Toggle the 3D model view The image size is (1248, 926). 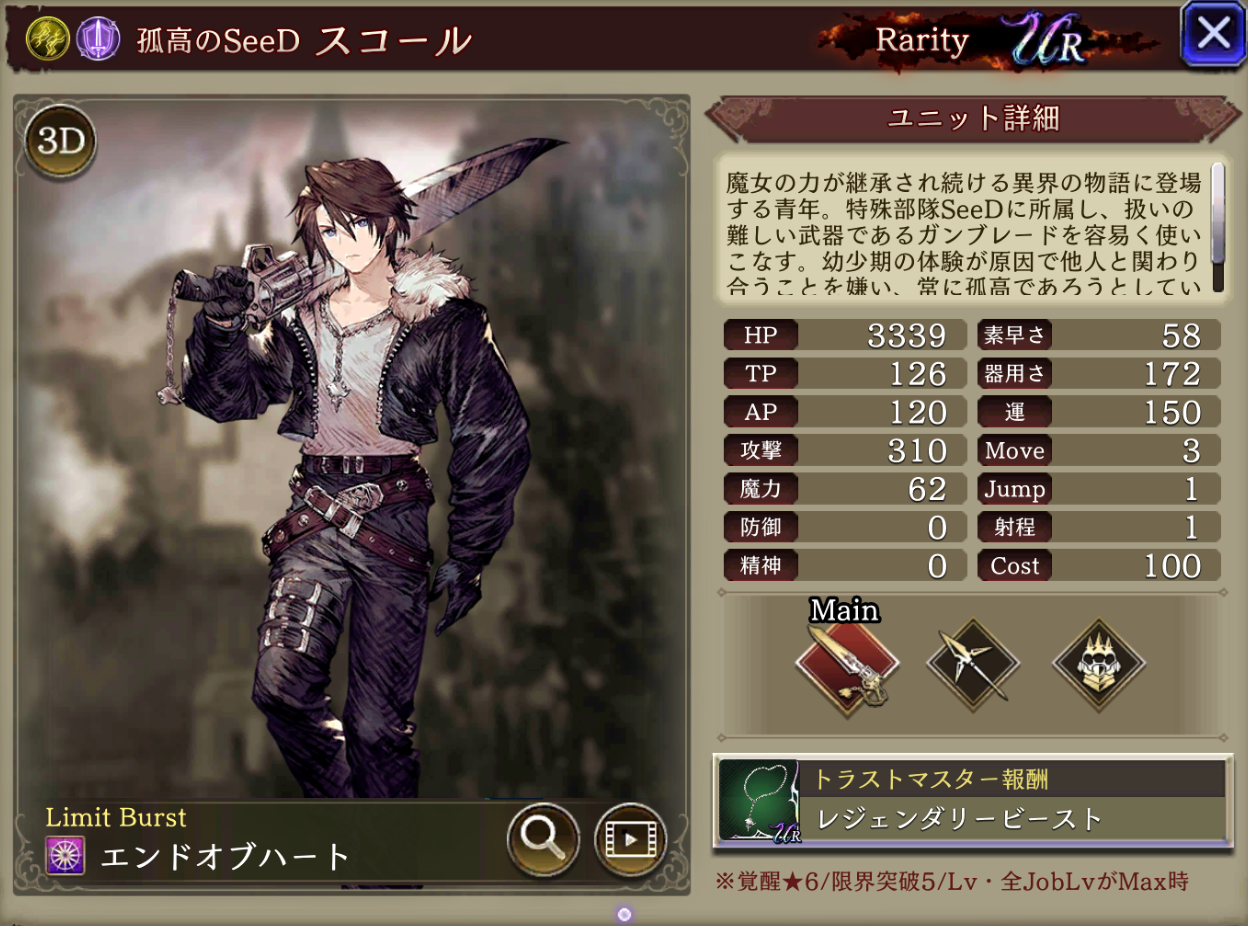(x=60, y=142)
